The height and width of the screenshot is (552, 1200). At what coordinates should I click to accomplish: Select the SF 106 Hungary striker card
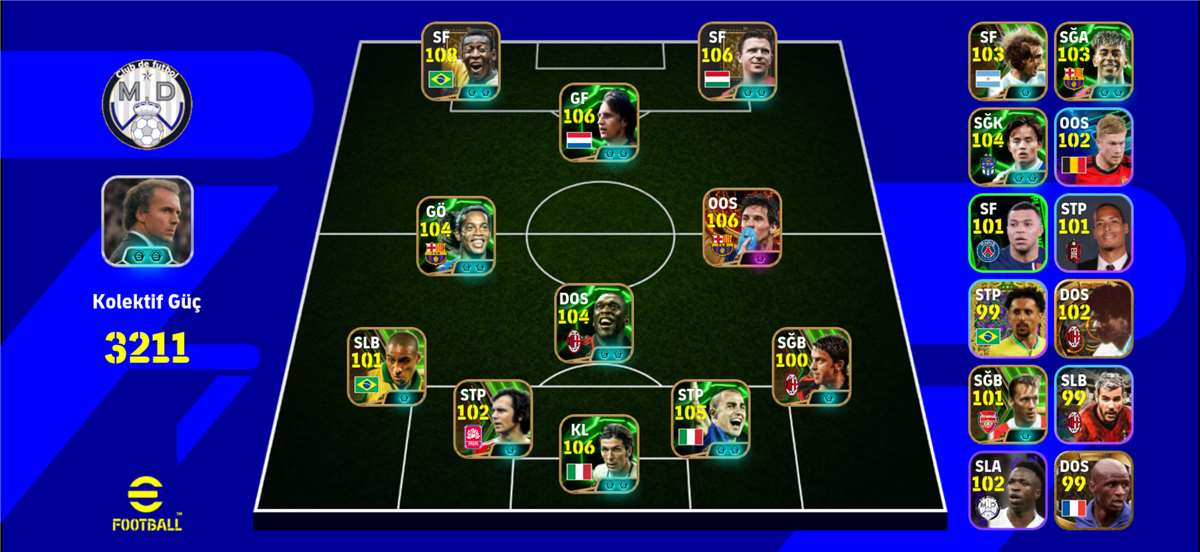click(737, 62)
